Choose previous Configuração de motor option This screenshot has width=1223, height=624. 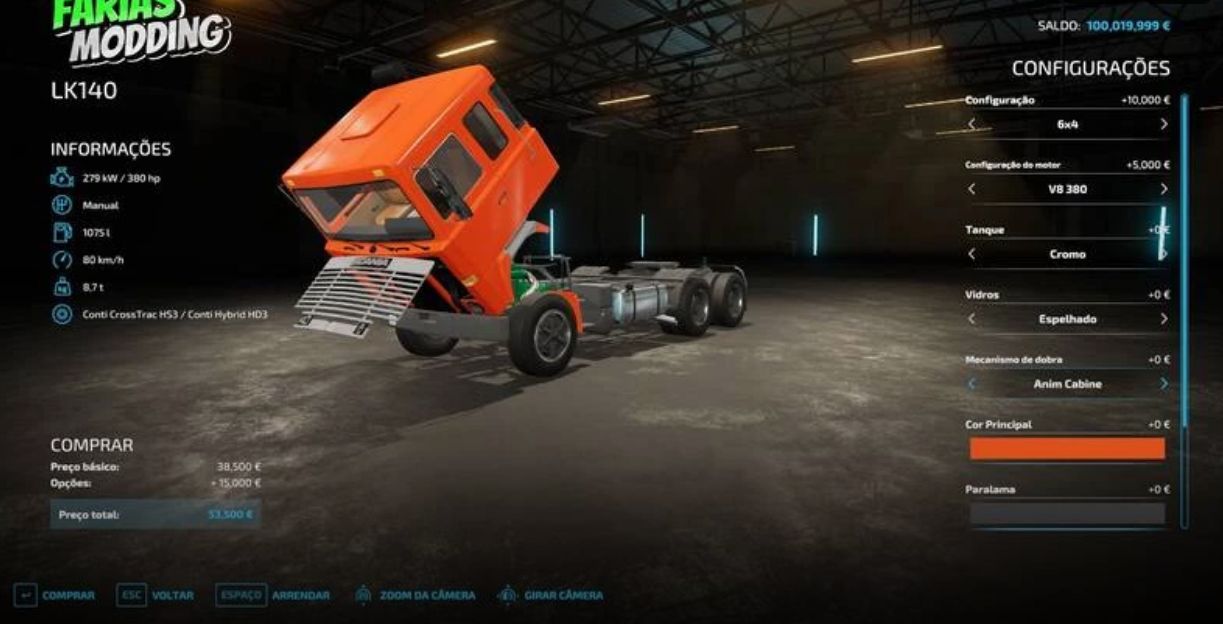pos(971,189)
